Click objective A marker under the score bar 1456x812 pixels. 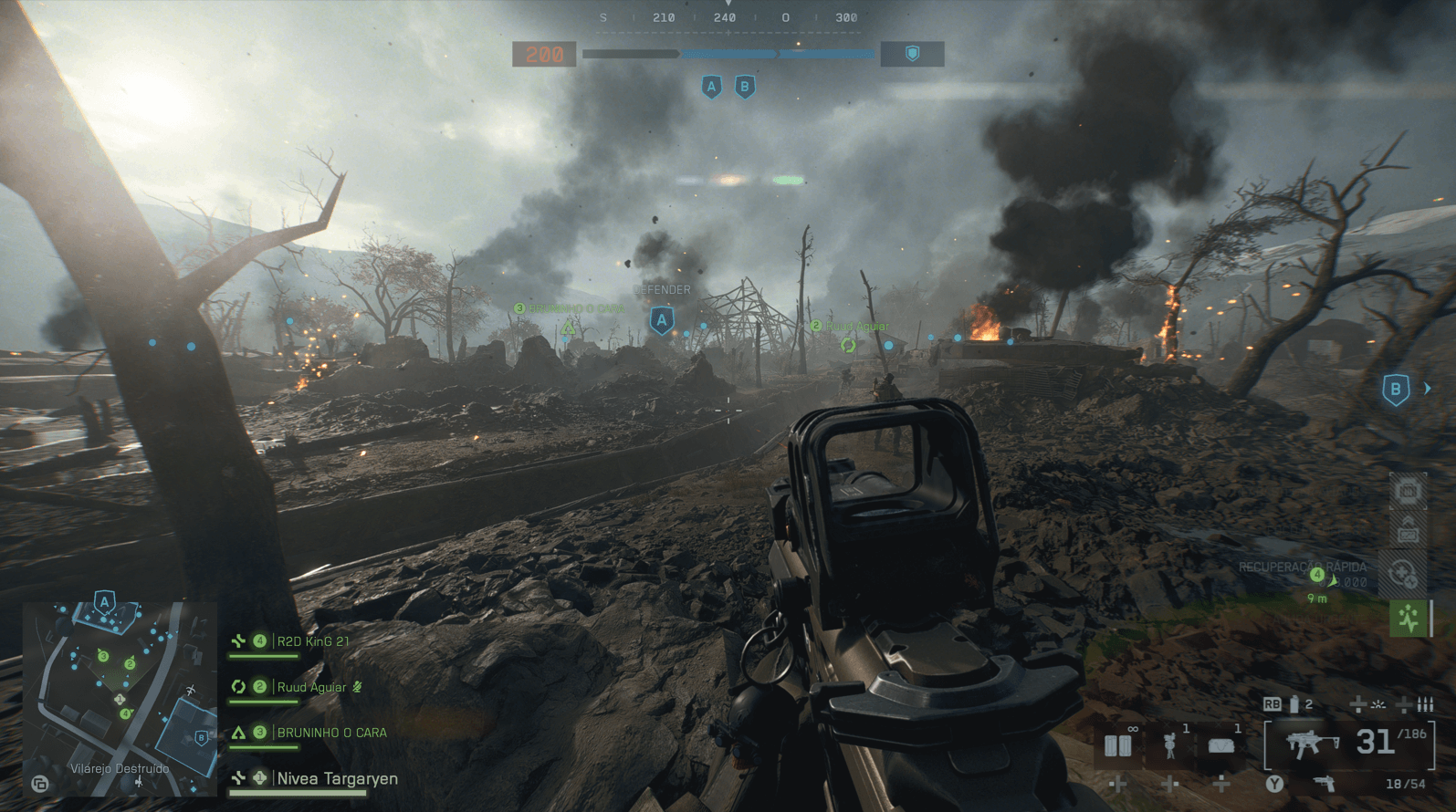point(711,88)
